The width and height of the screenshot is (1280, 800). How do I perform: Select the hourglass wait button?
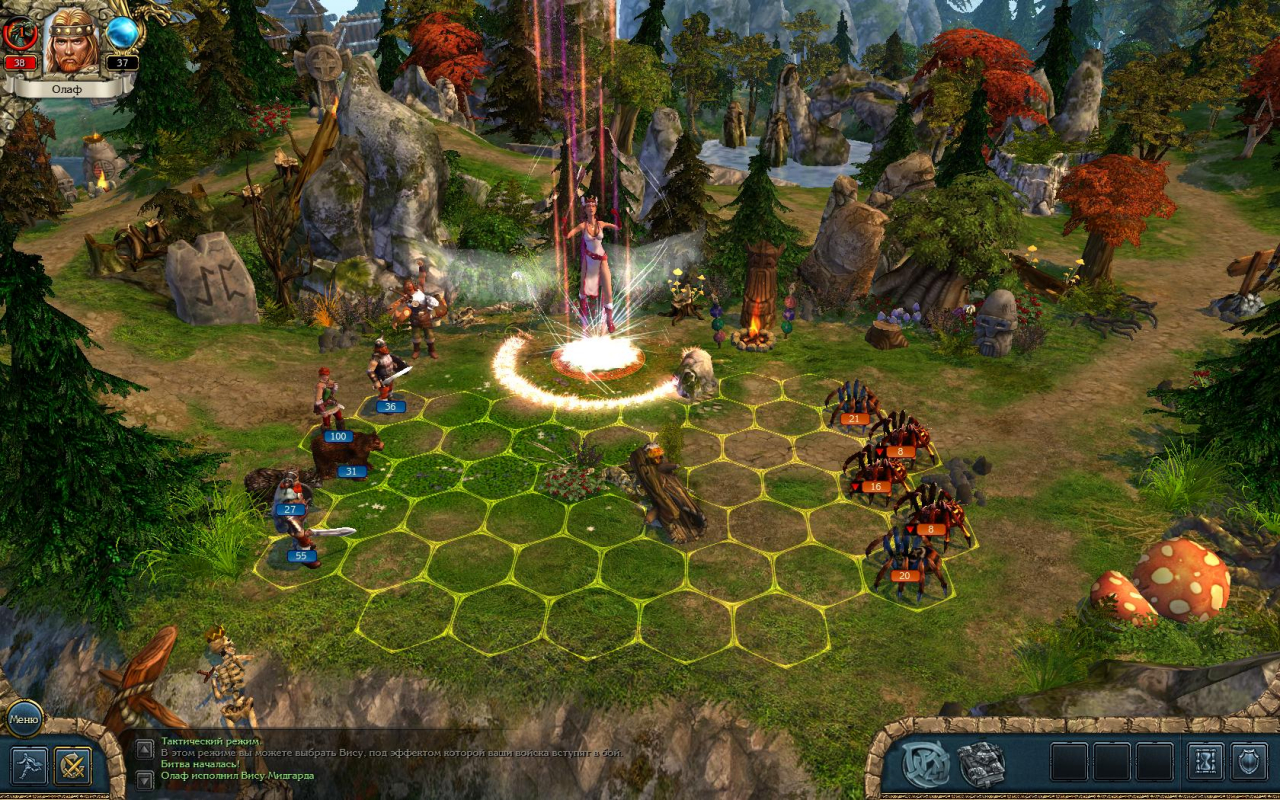click(1205, 762)
